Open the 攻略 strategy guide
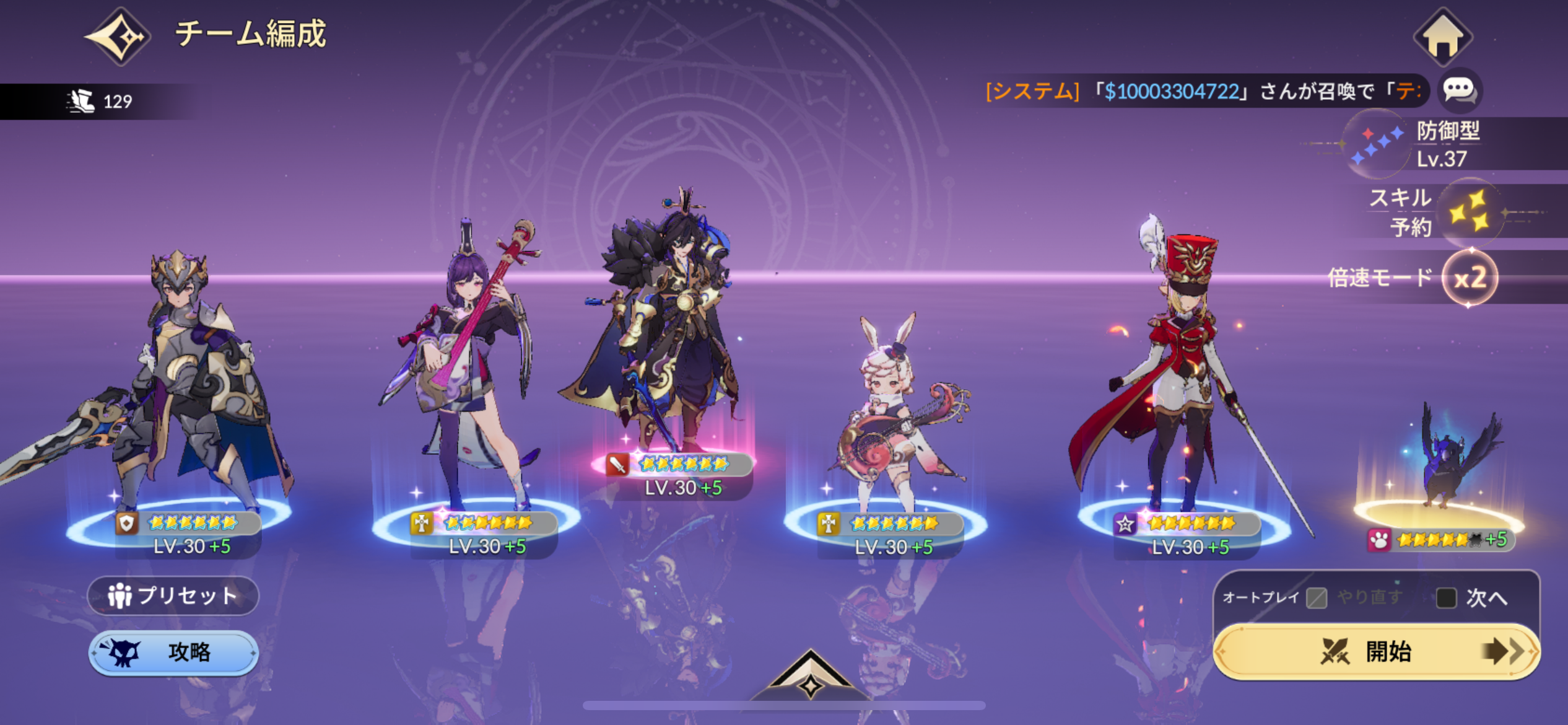Image resolution: width=1568 pixels, height=725 pixels. pyautogui.click(x=173, y=652)
